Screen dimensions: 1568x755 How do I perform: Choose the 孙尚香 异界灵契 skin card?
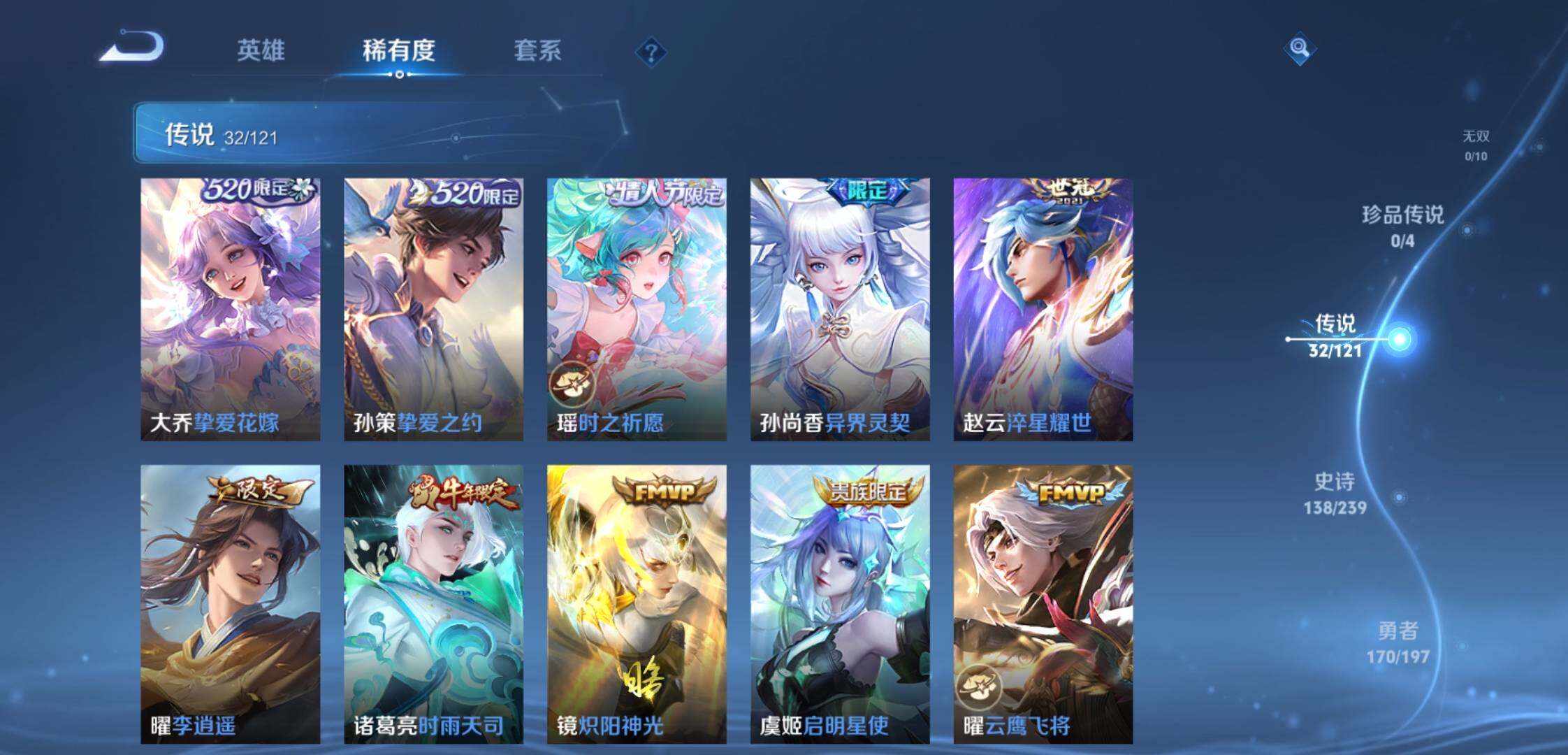coord(840,309)
